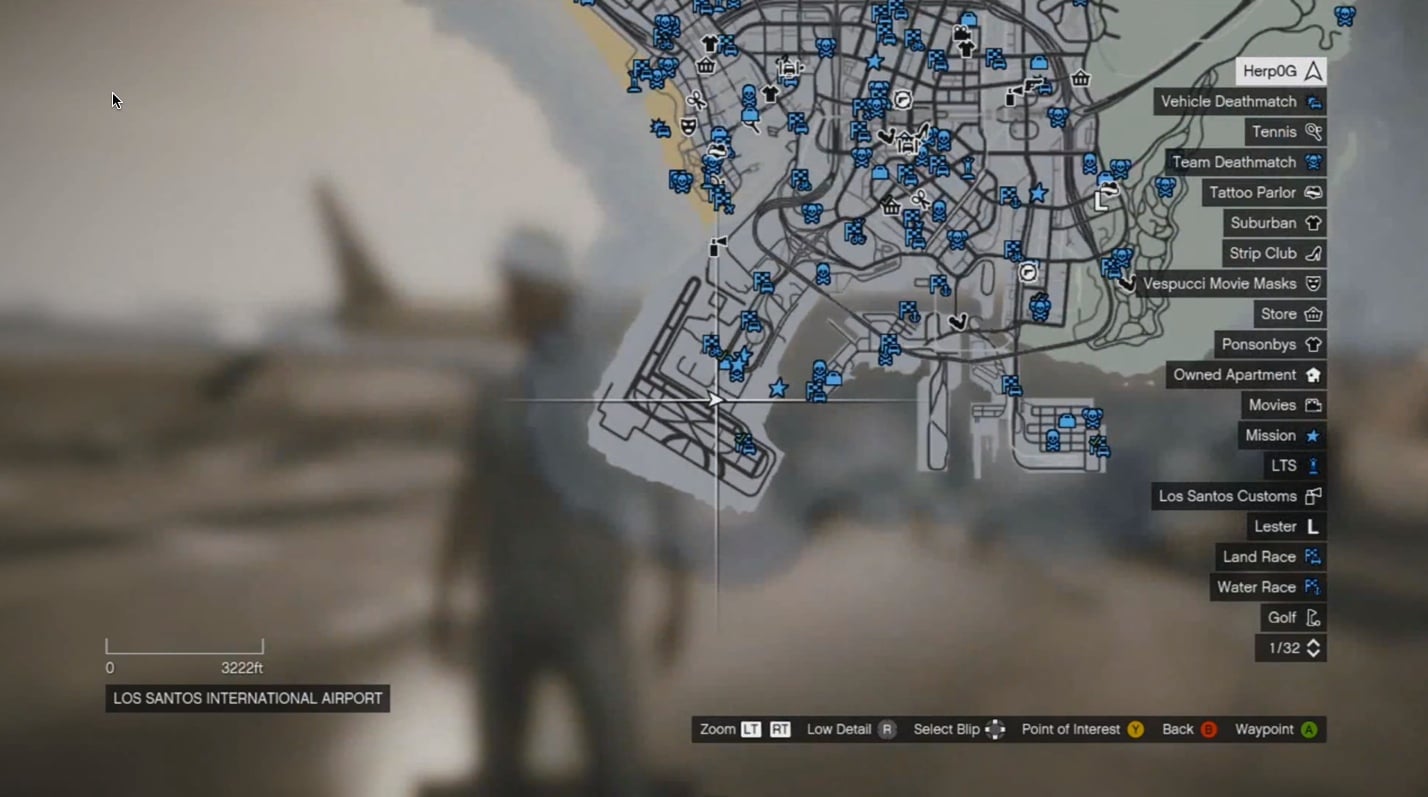Select the Golf club icon

(x=1313, y=617)
